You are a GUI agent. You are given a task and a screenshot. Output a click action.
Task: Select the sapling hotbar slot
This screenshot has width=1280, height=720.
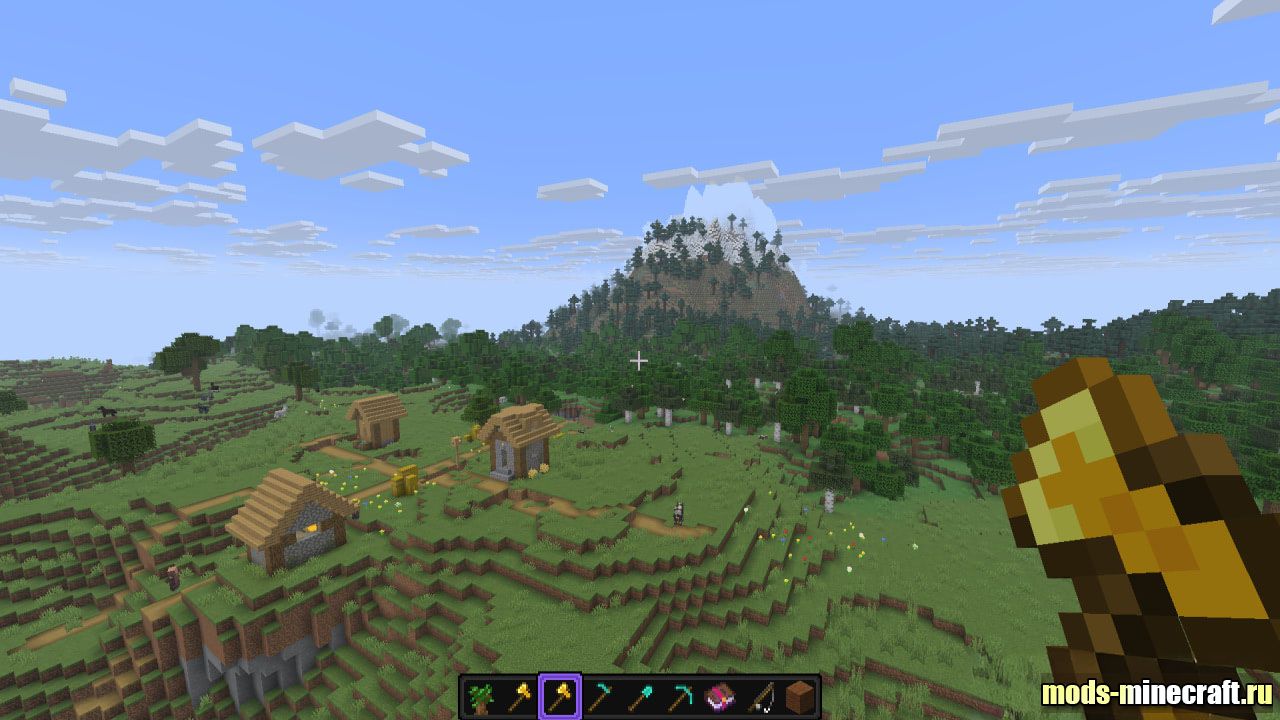481,697
